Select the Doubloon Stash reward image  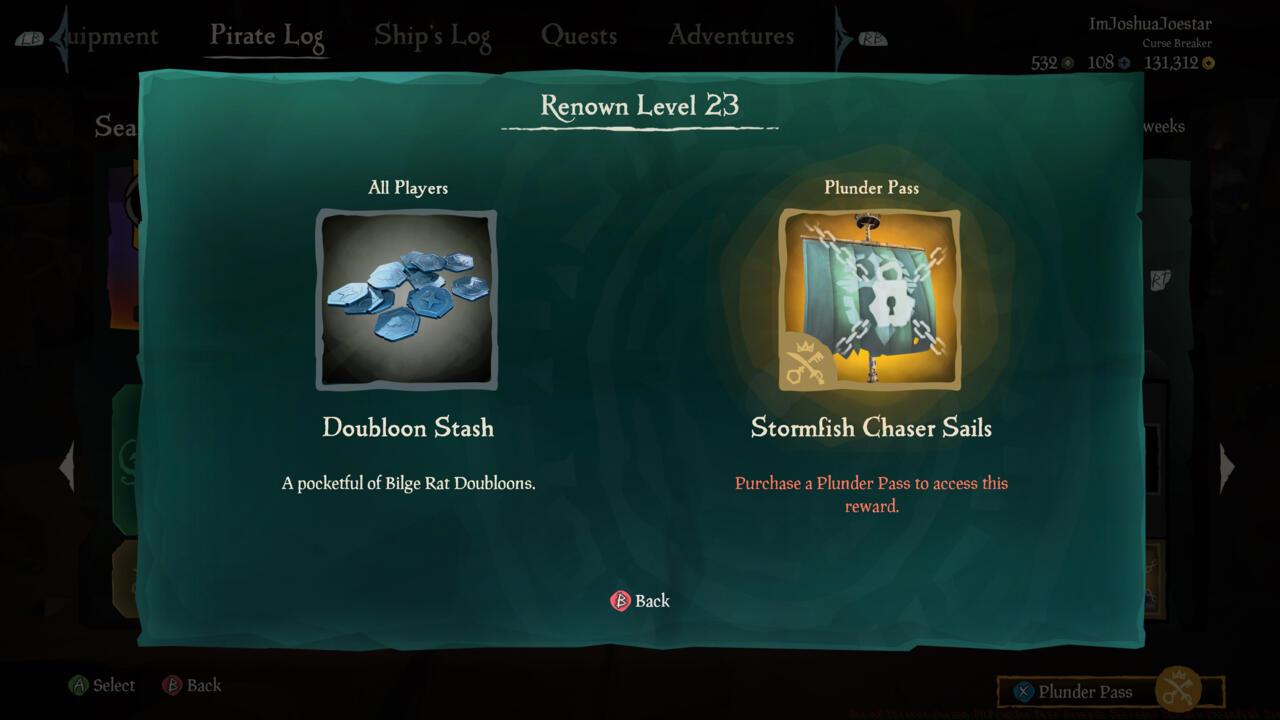coord(407,297)
